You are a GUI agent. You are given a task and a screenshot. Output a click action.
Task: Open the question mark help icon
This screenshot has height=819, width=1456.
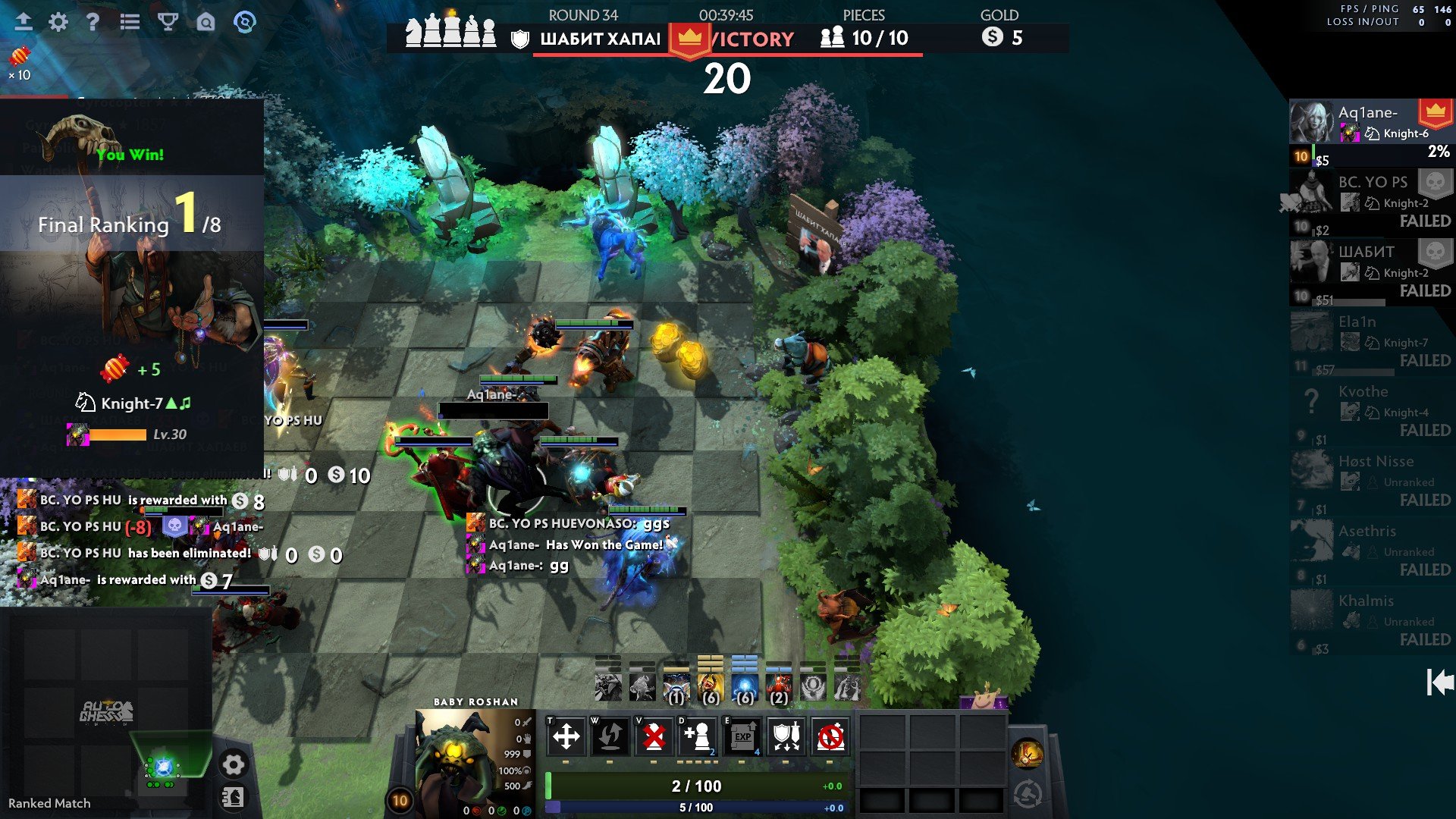93,22
